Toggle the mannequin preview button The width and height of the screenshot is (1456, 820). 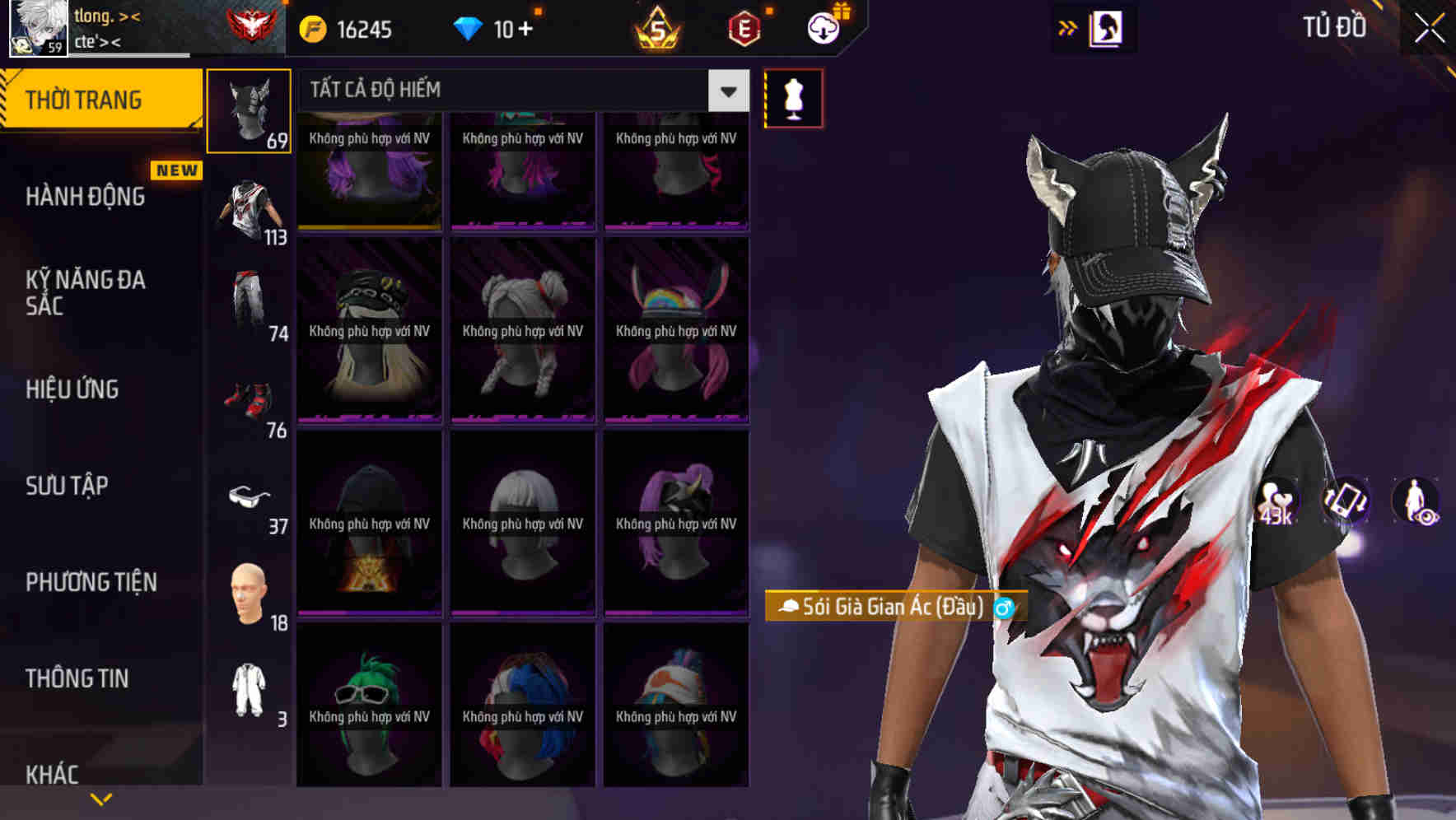coord(793,97)
